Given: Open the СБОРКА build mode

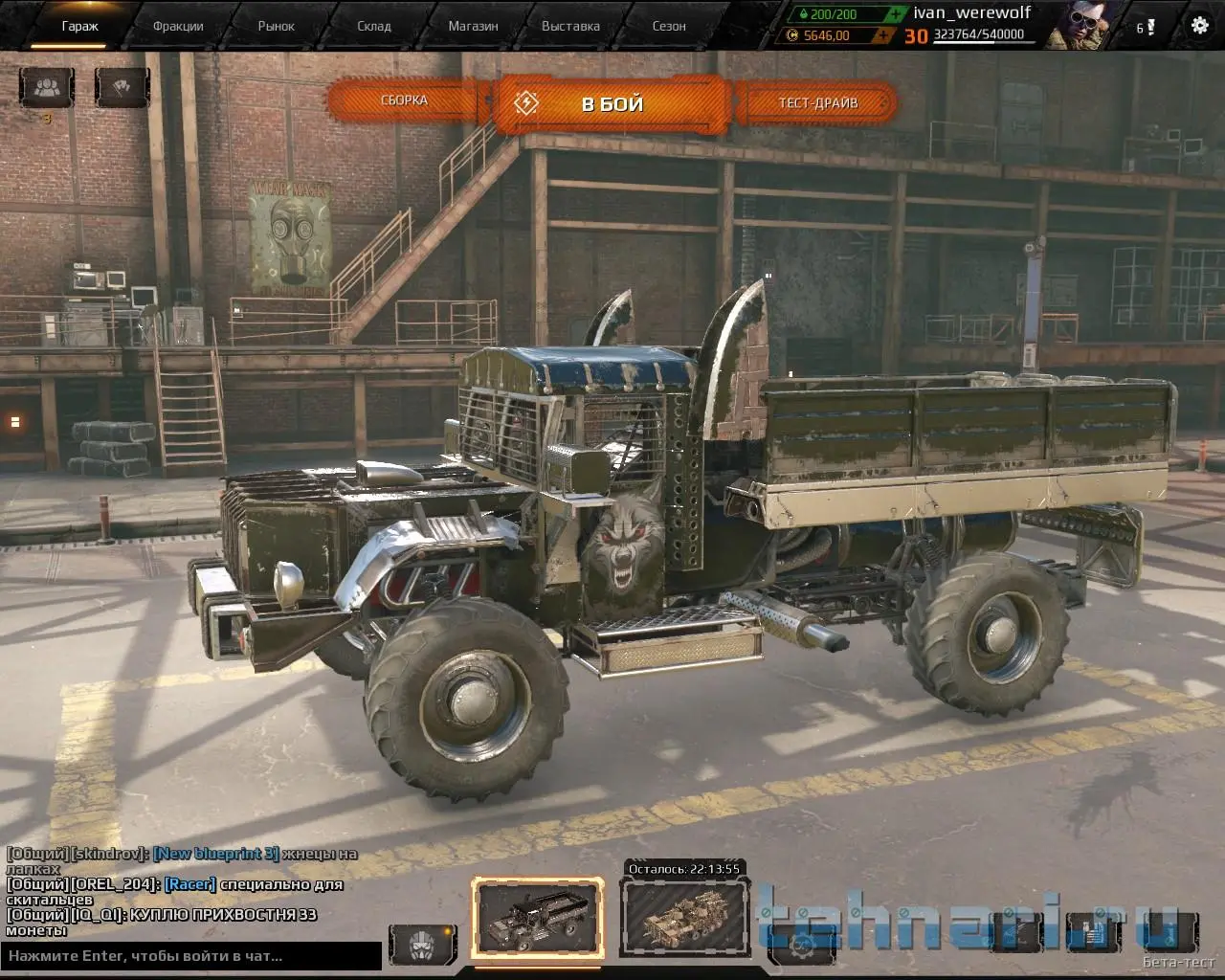Looking at the screenshot, I should click(404, 100).
